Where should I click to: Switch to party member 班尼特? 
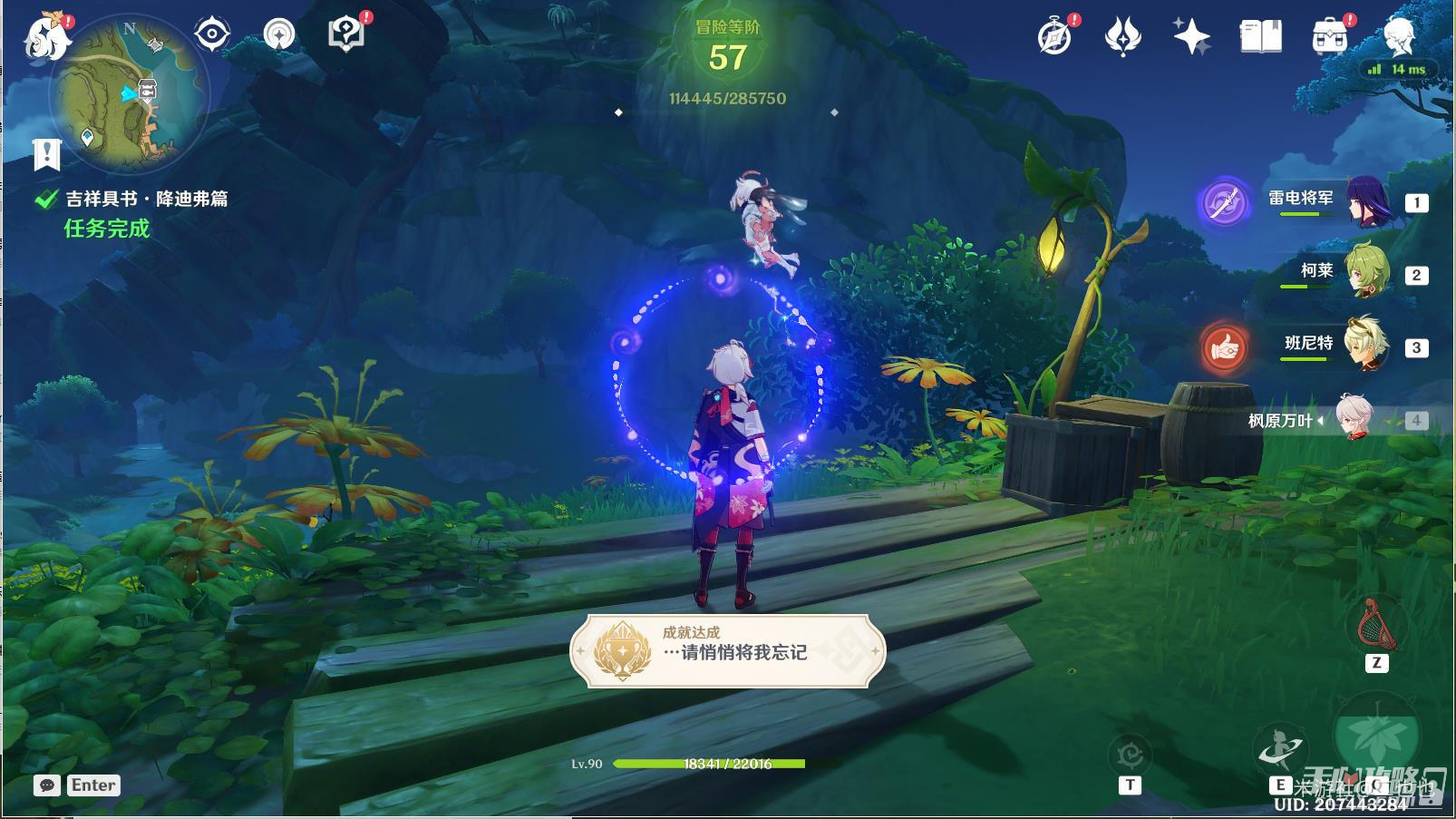(x=1366, y=345)
